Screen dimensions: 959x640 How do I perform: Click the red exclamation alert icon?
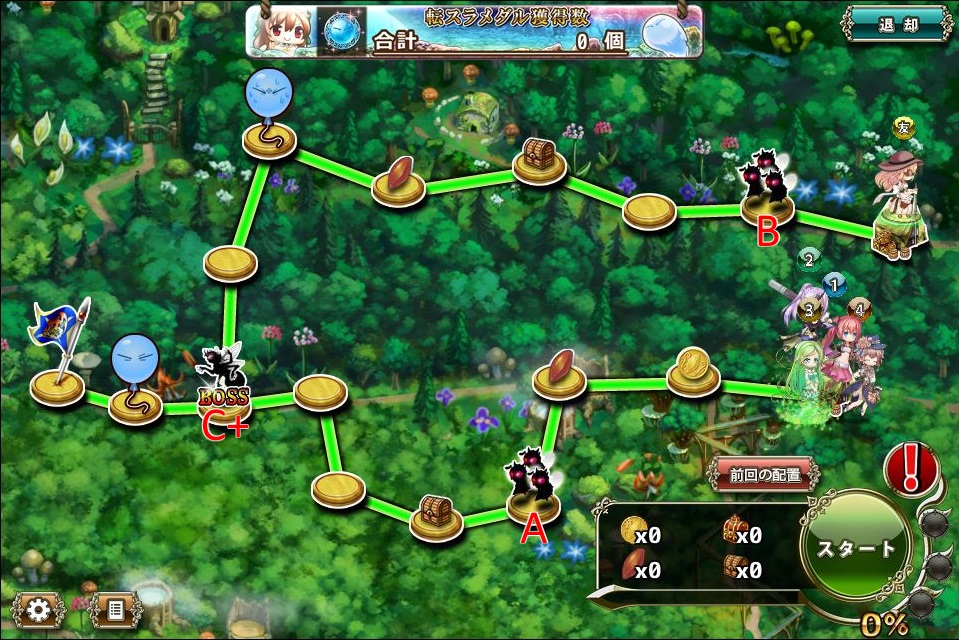click(x=910, y=468)
